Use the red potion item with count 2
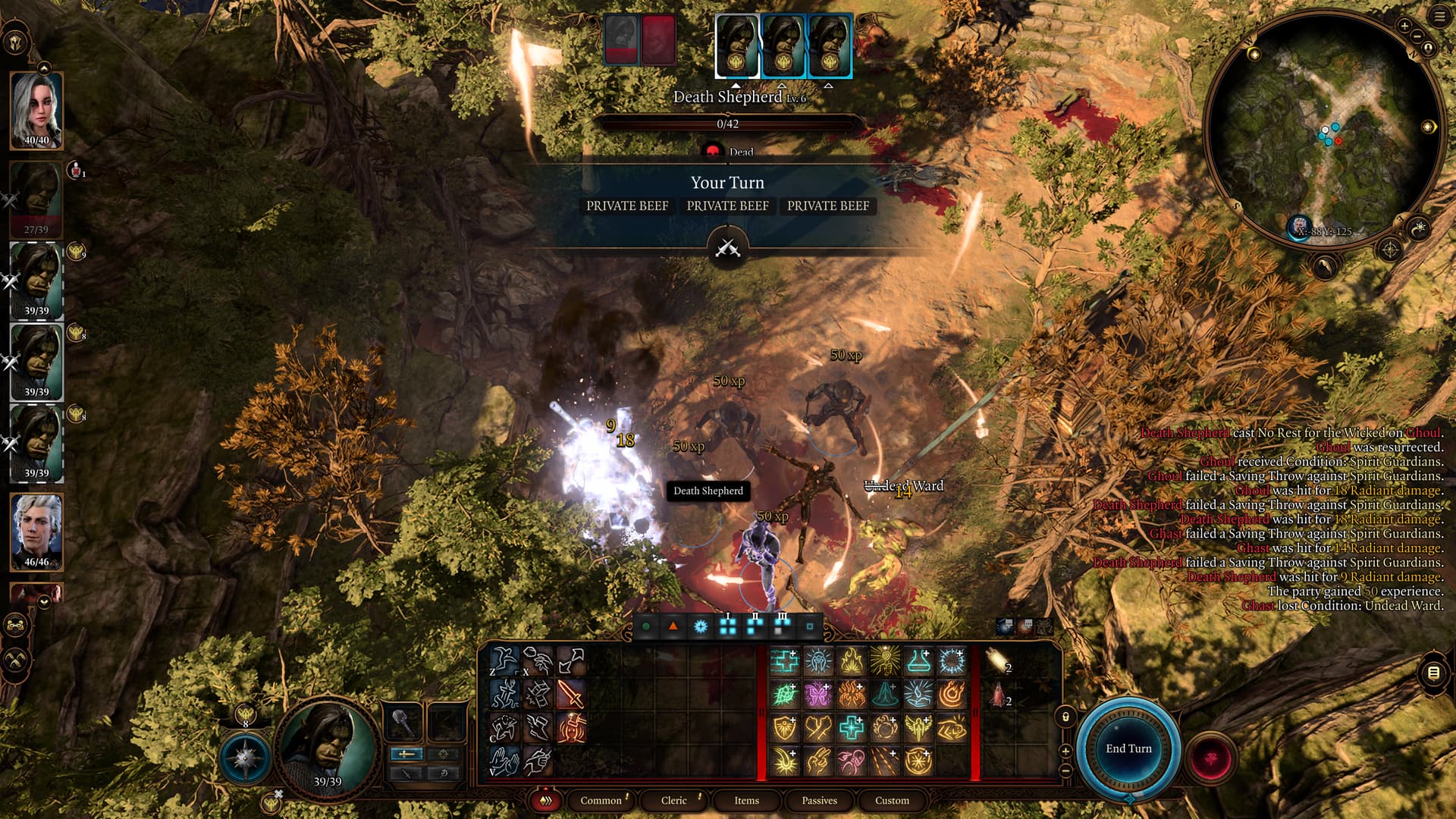Viewport: 1456px width, 819px height. point(999,695)
